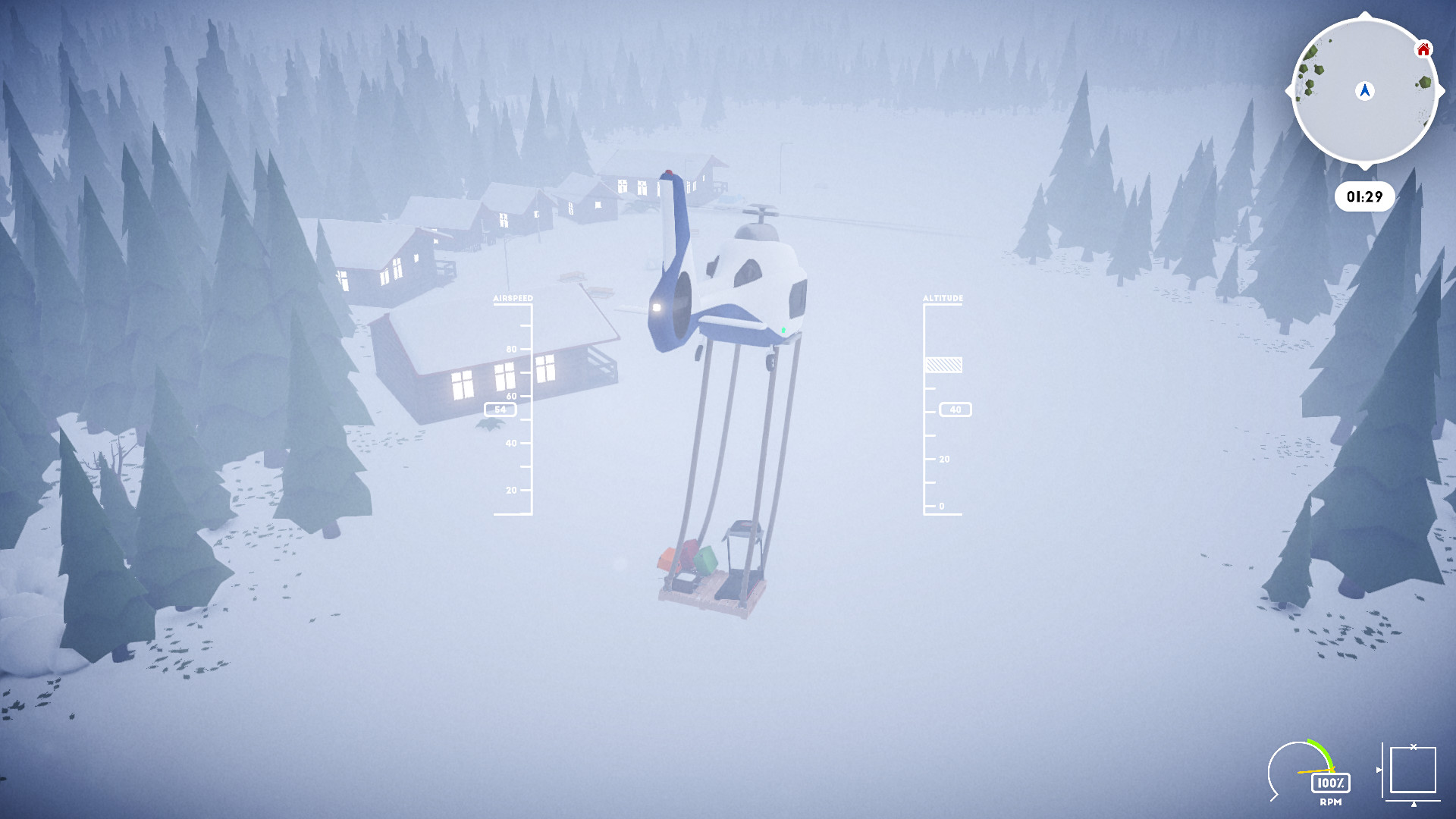Click the AIRSPEED label above the left gauge
Screen dimensions: 1456x819
(513, 298)
